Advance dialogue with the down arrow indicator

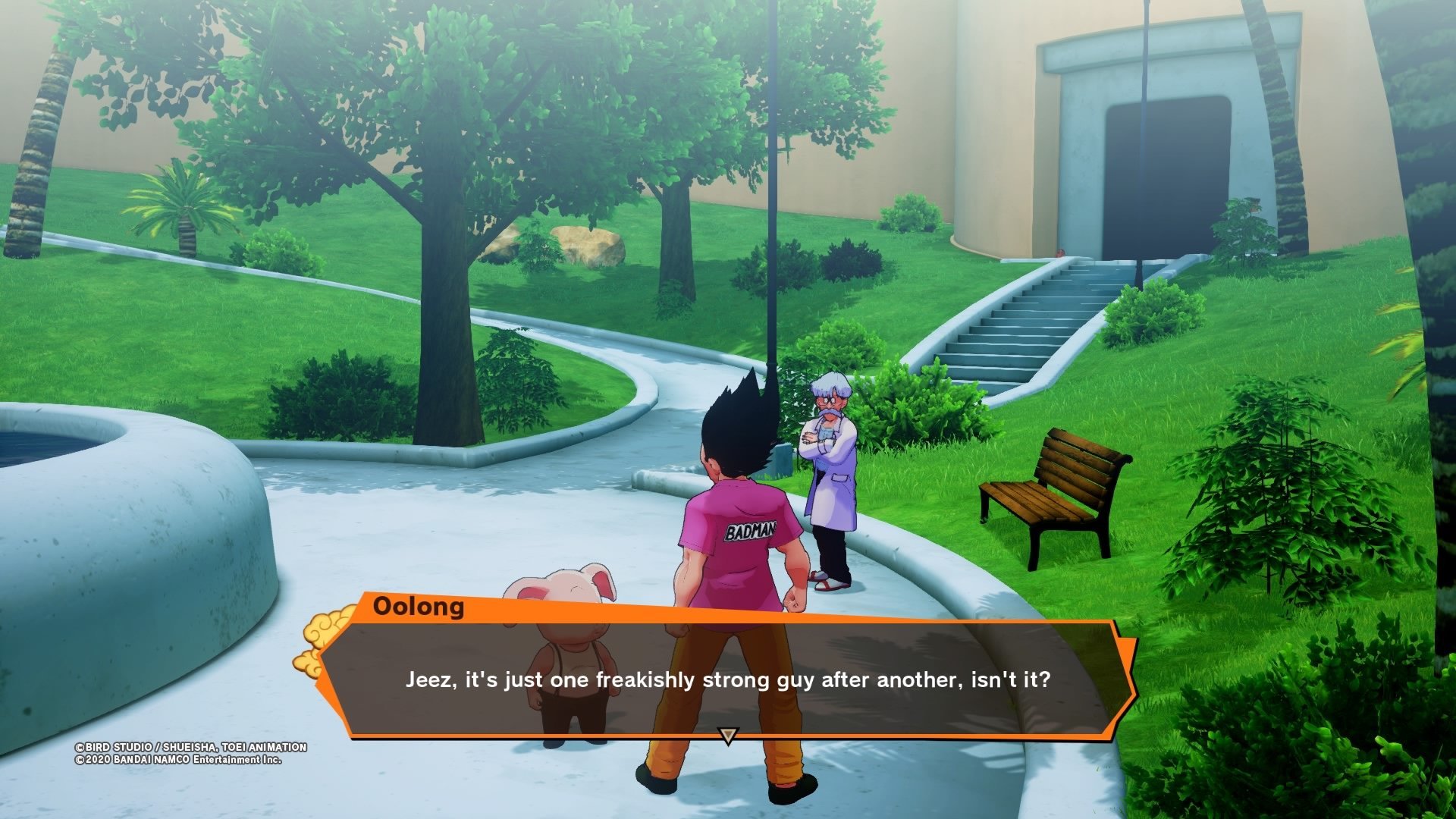point(728,736)
